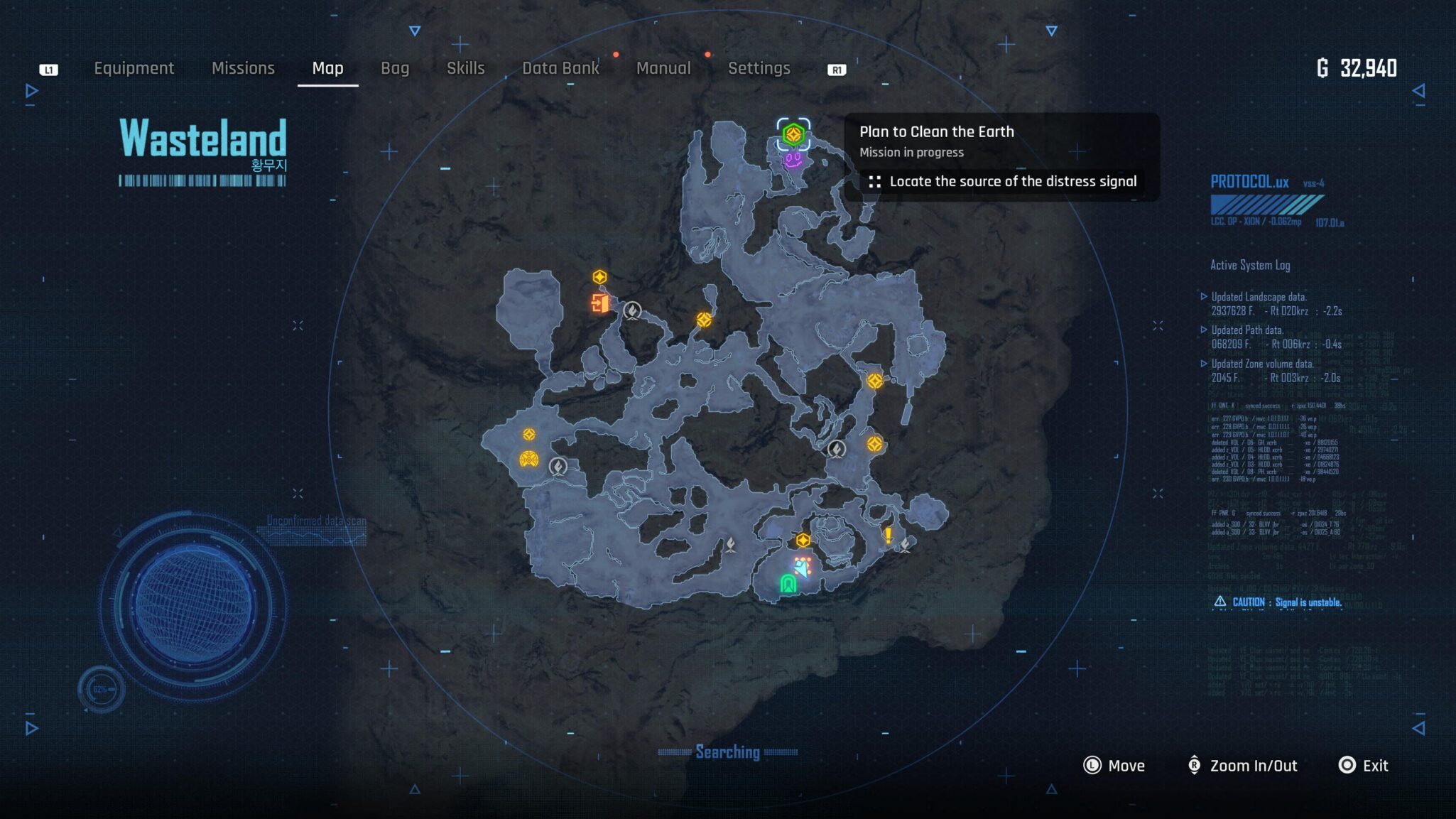Choose the yellow exclamation mark marker
Screen dimensions: 1456x819
pyautogui.click(x=888, y=535)
